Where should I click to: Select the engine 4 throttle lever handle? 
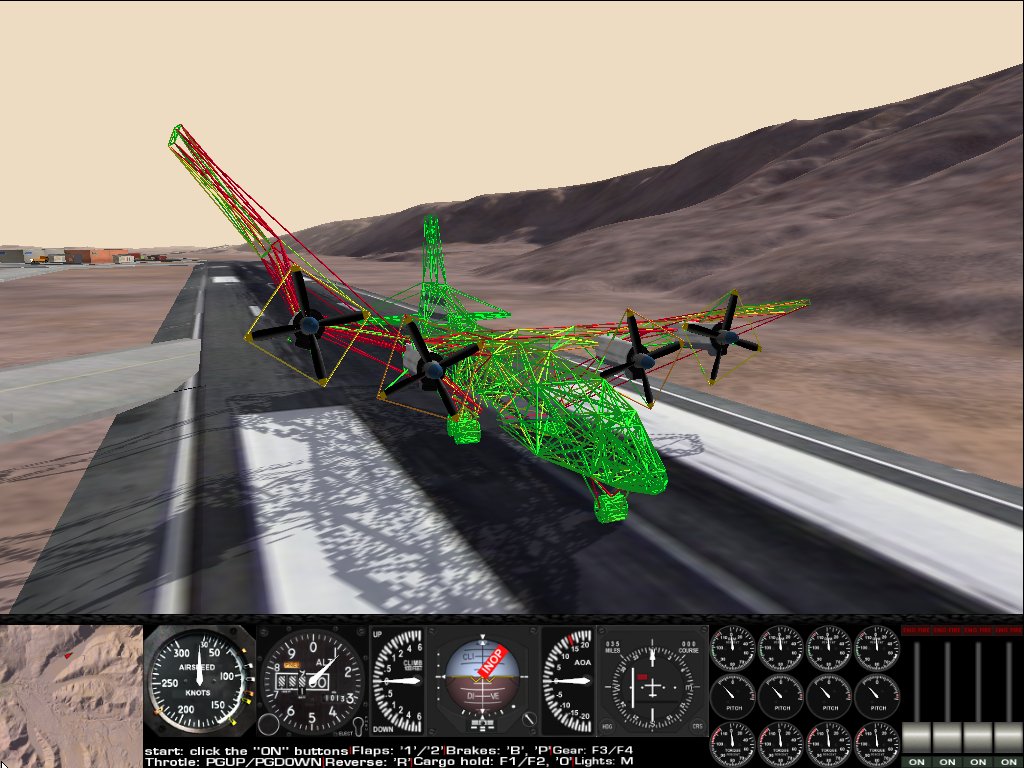pos(1008,738)
